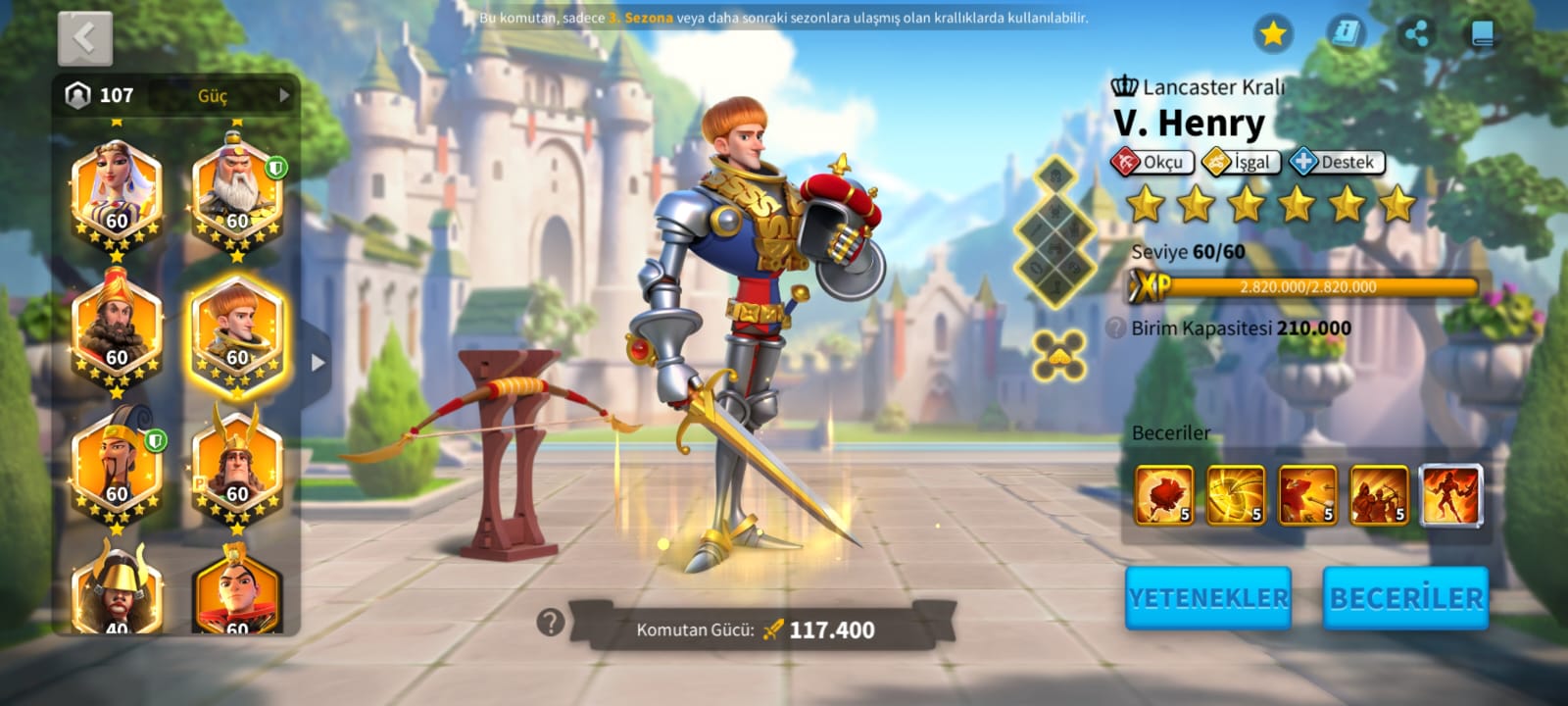Screen dimensions: 1568x706
Task: Pick the winged-helmet commander with P badge
Action: (237, 466)
